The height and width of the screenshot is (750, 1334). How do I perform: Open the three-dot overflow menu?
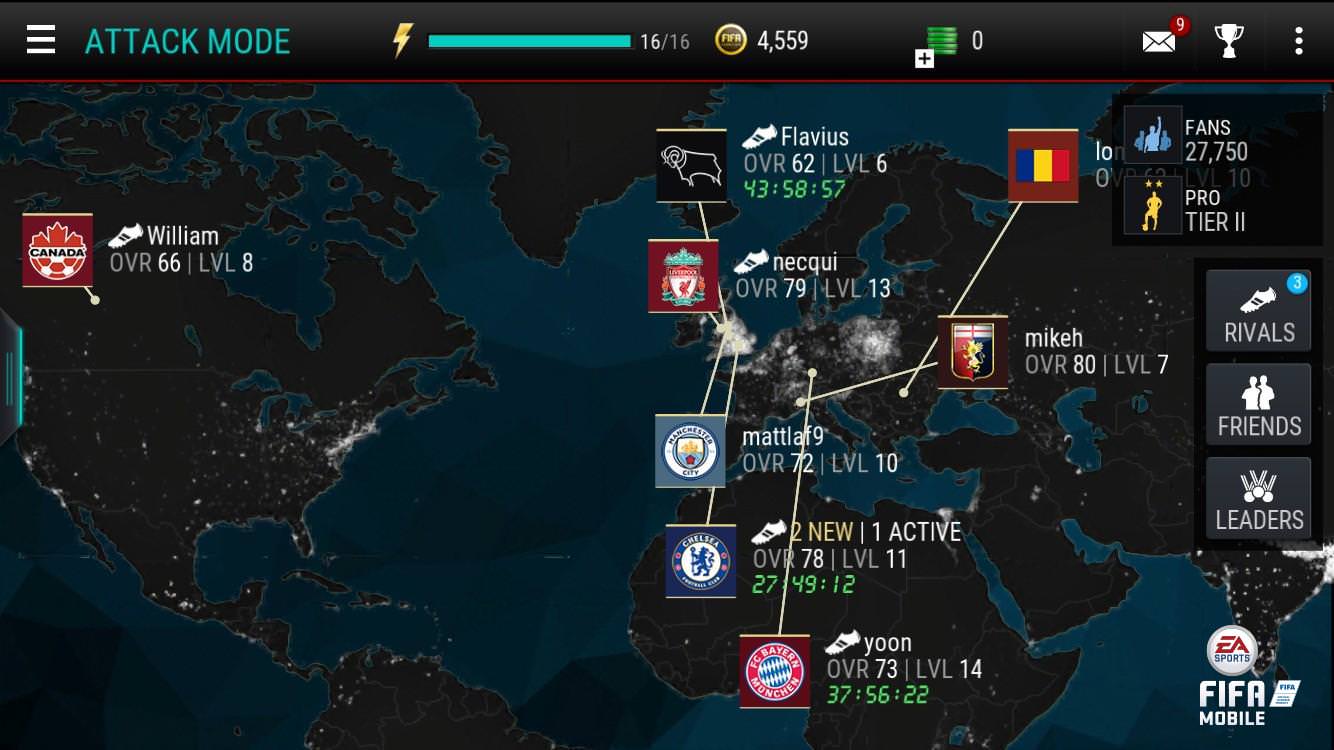click(1298, 40)
